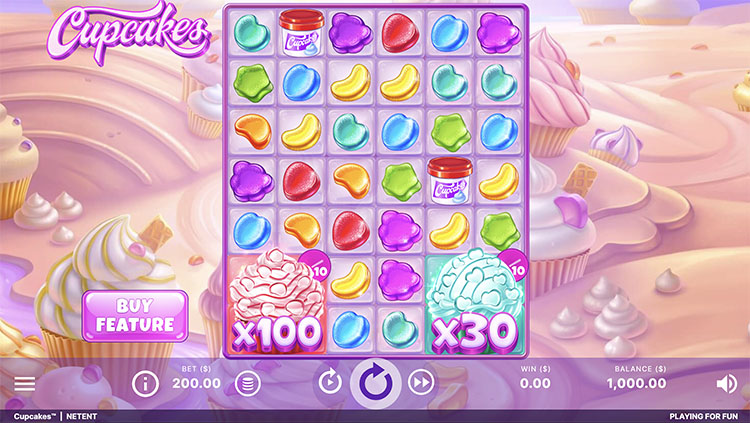Viewport: 750px width, 423px height.
Task: Mute the game sound
Action: [727, 383]
